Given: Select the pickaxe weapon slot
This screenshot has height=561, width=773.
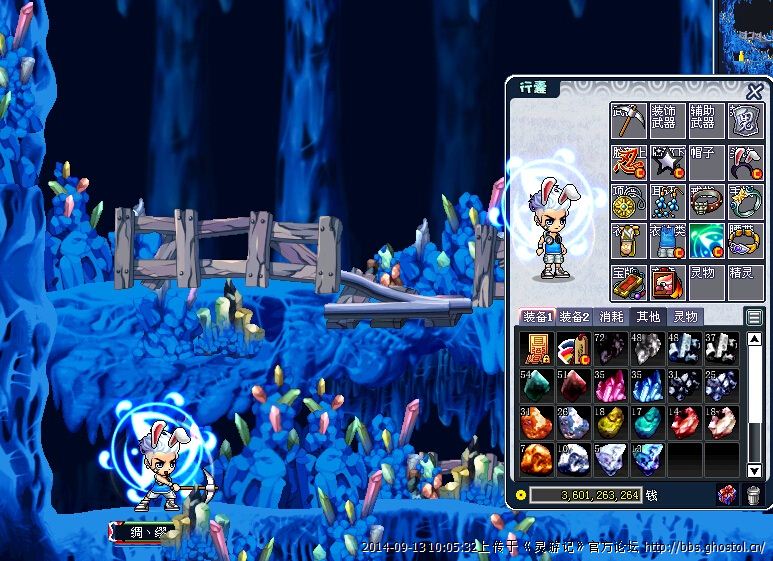Looking at the screenshot, I should [x=628, y=122].
